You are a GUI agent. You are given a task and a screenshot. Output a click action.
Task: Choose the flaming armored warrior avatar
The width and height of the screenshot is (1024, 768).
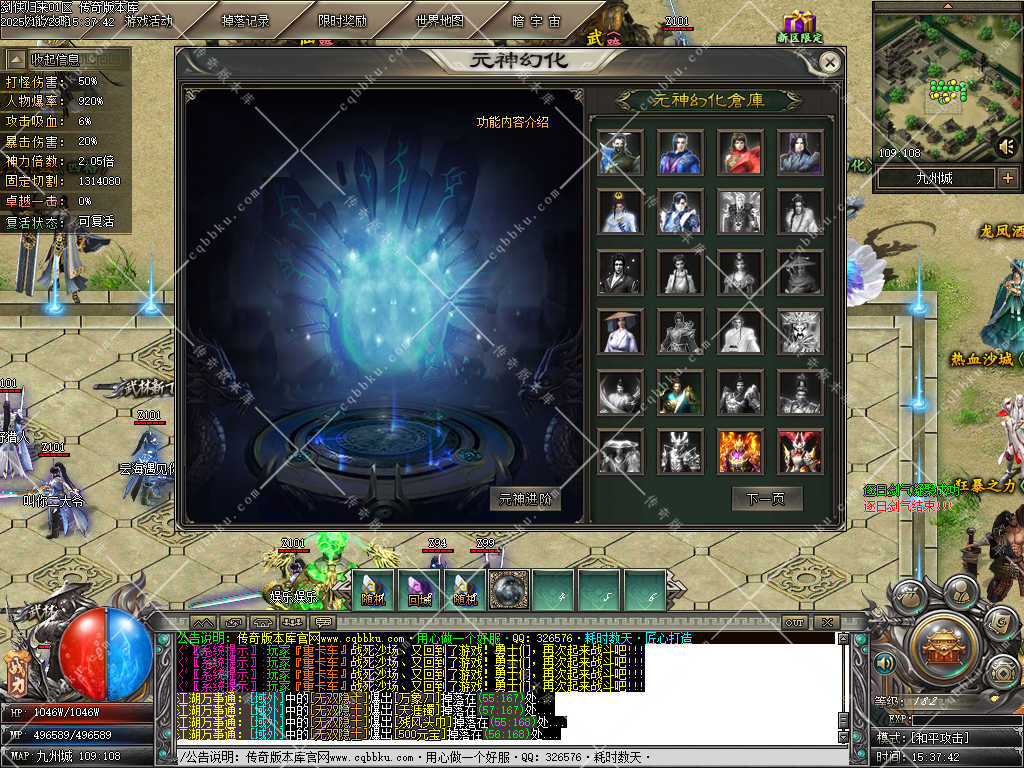740,452
